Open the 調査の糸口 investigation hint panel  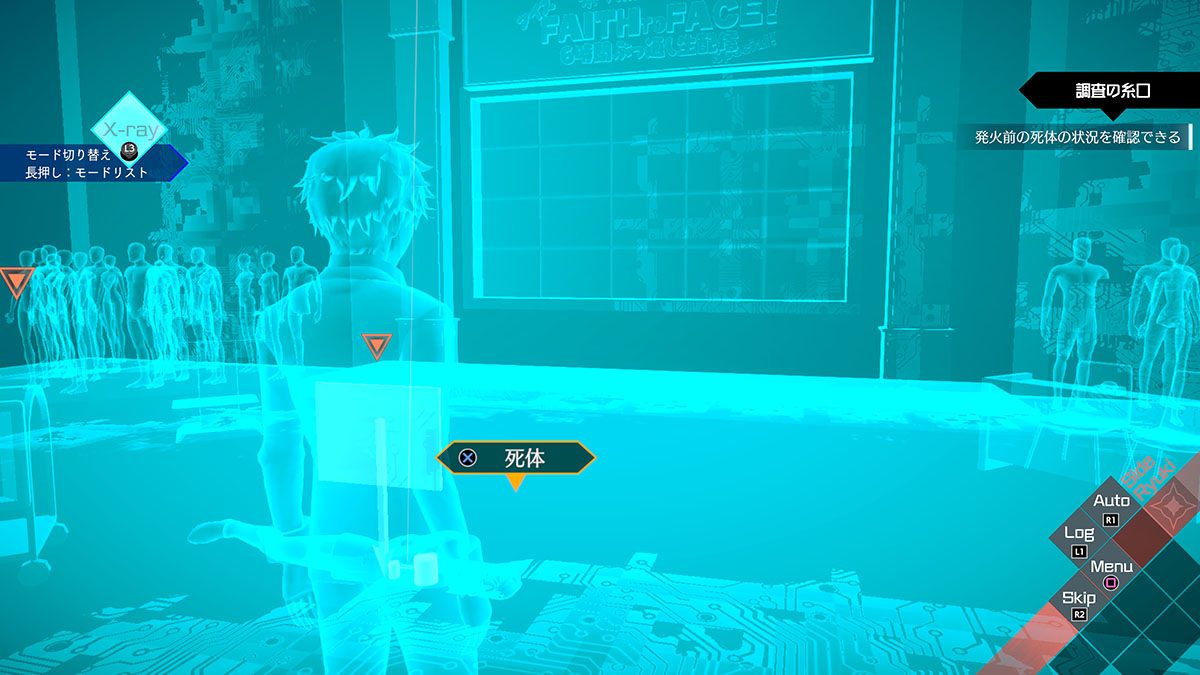(1112, 91)
